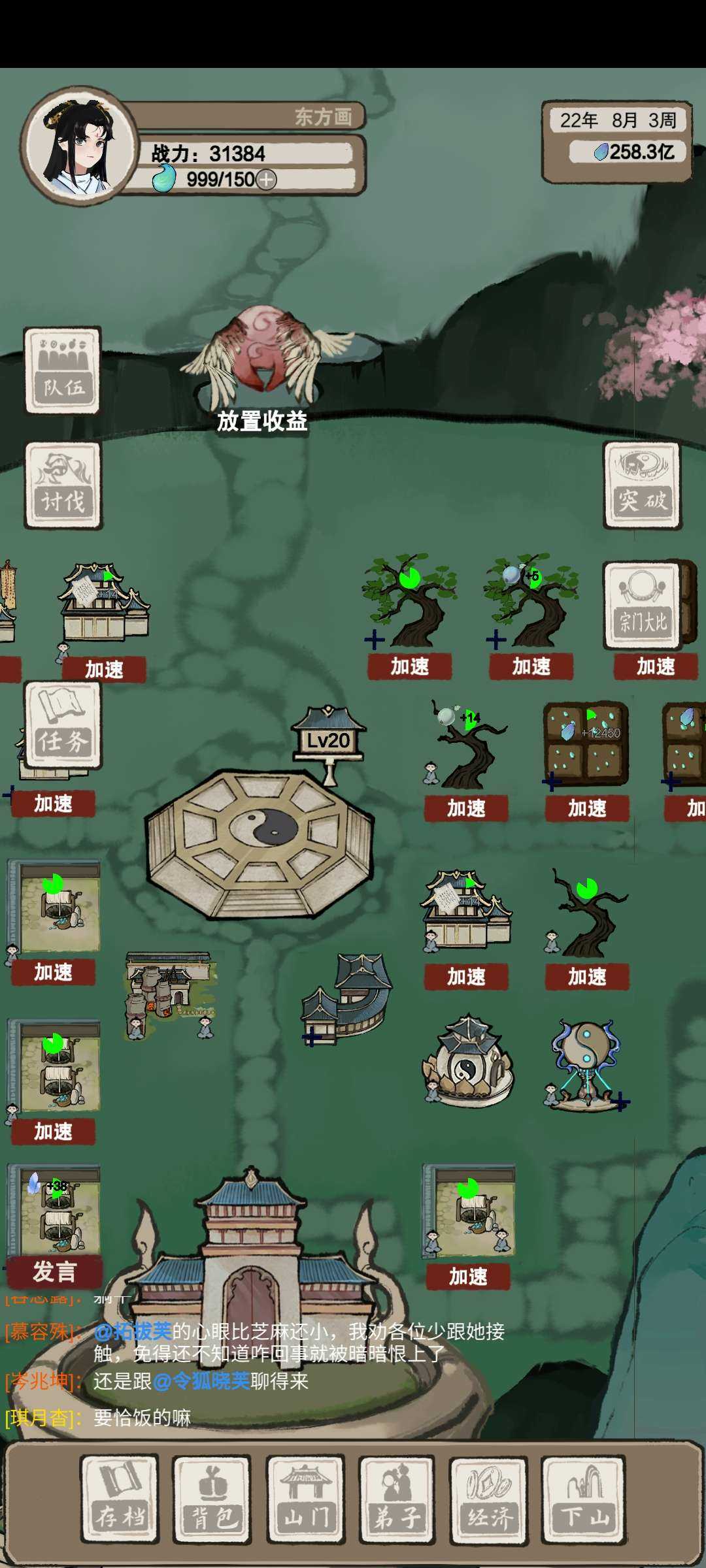Open the 宗门大比 sect tournament

[643, 605]
